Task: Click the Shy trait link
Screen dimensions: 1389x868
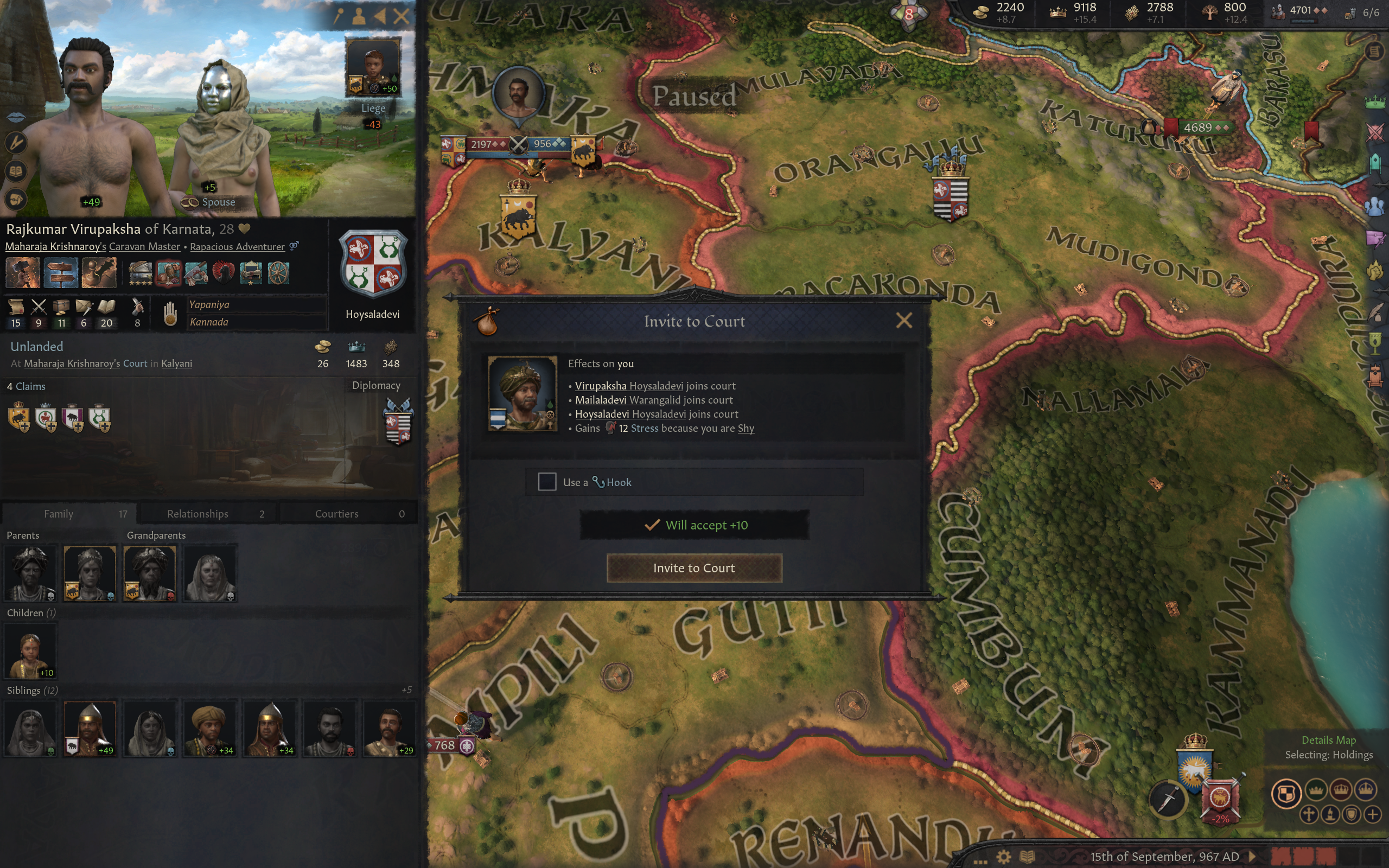Action: click(x=746, y=428)
